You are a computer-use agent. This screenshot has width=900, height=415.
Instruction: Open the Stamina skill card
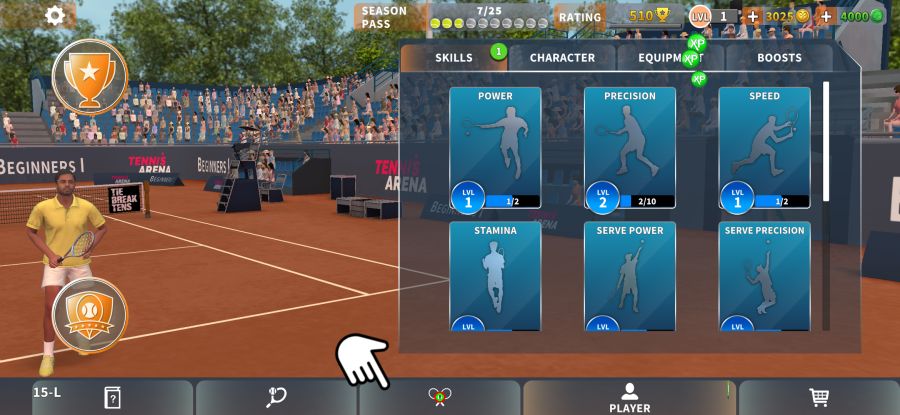point(495,277)
